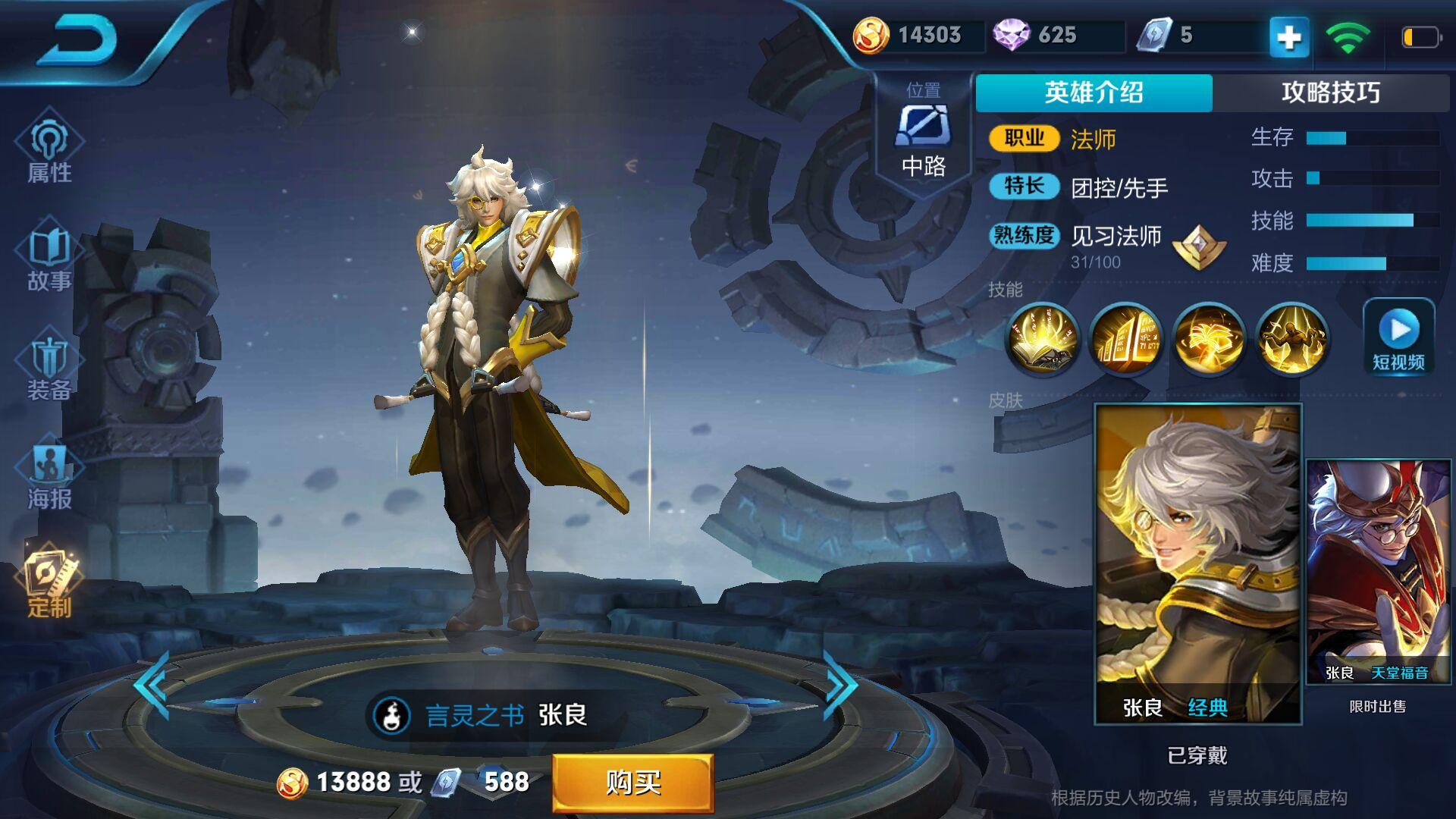Show the next hero with right arrow
Screen dimensions: 1456x819
tap(840, 684)
